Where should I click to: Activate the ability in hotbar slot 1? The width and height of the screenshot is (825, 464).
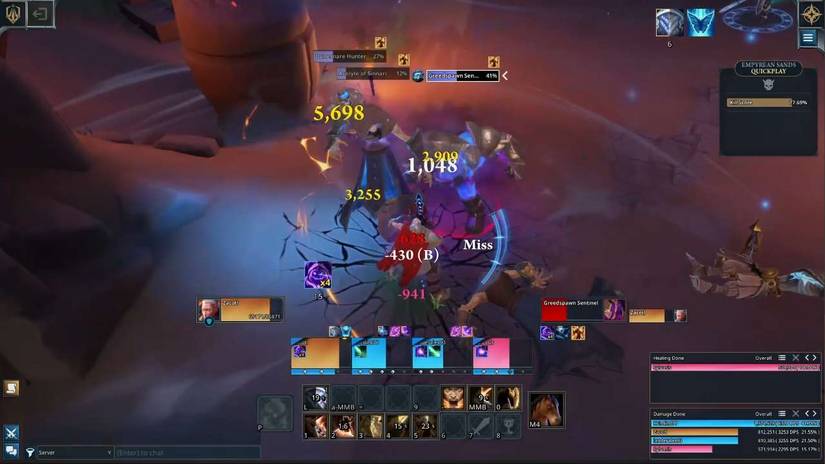tap(315, 426)
